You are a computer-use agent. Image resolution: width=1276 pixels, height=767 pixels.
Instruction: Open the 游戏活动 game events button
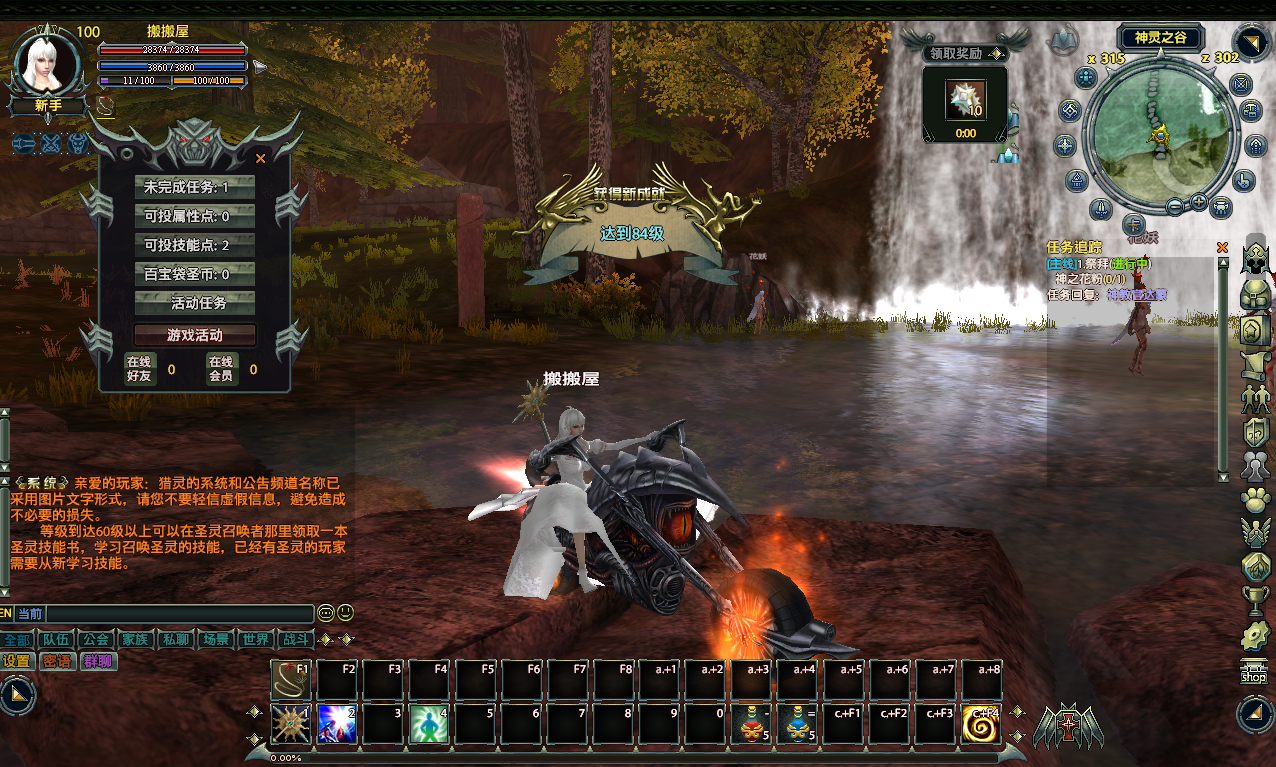pyautogui.click(x=195, y=335)
